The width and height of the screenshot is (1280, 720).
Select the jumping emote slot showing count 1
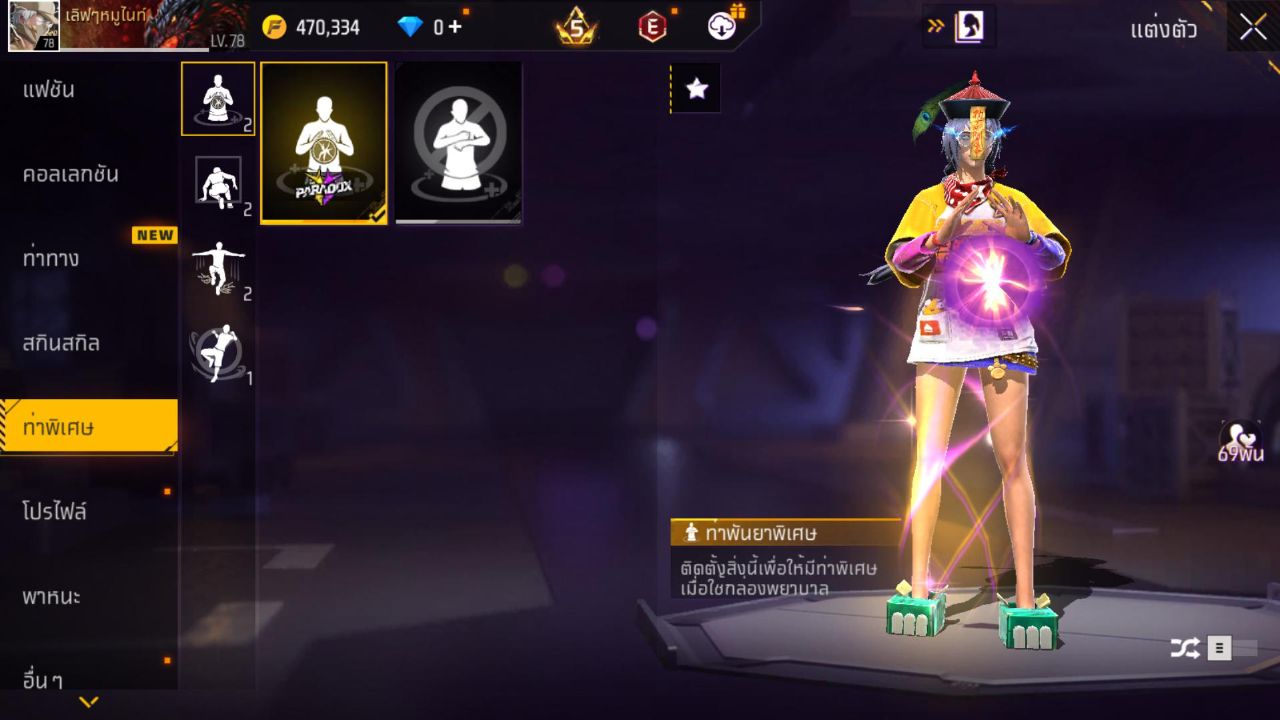[x=218, y=346]
